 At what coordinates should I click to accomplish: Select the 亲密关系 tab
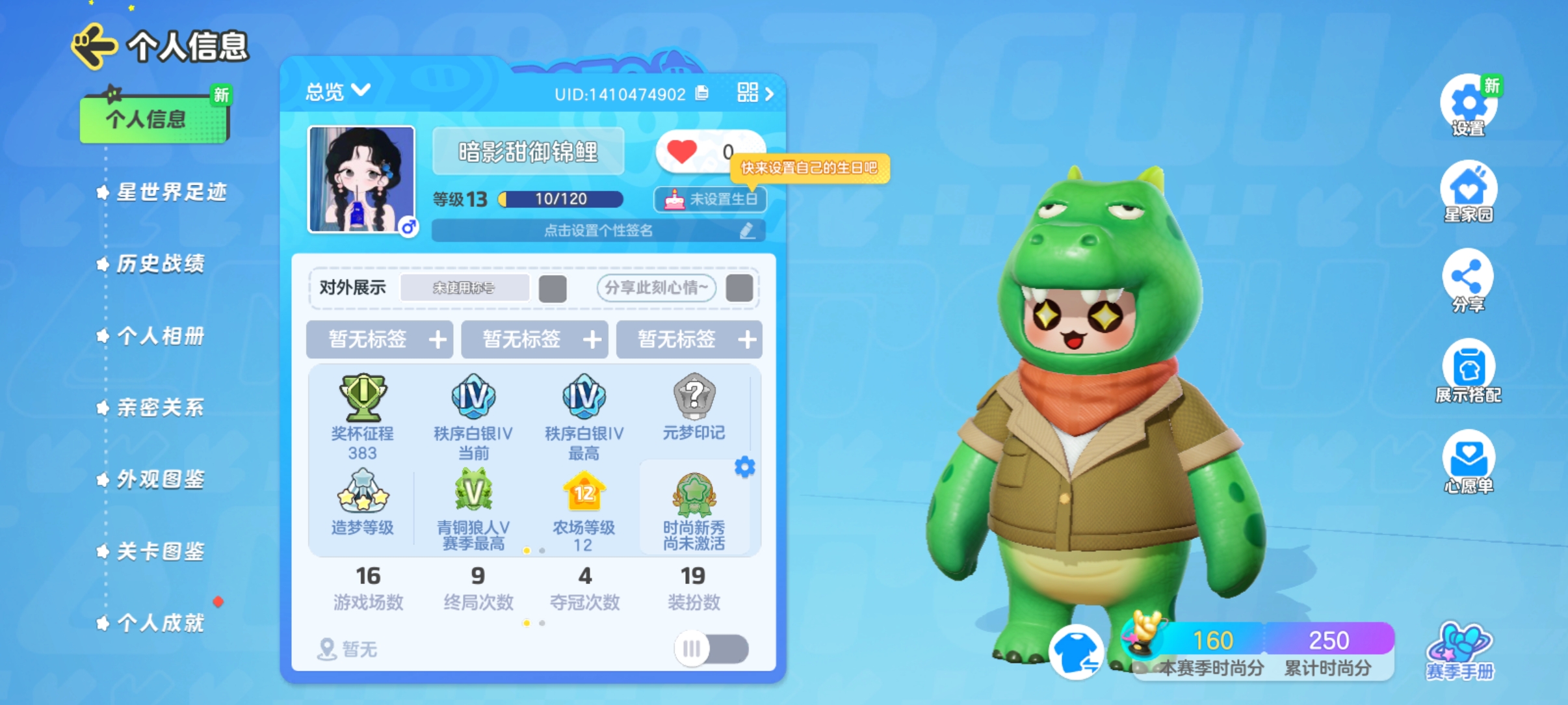(160, 407)
